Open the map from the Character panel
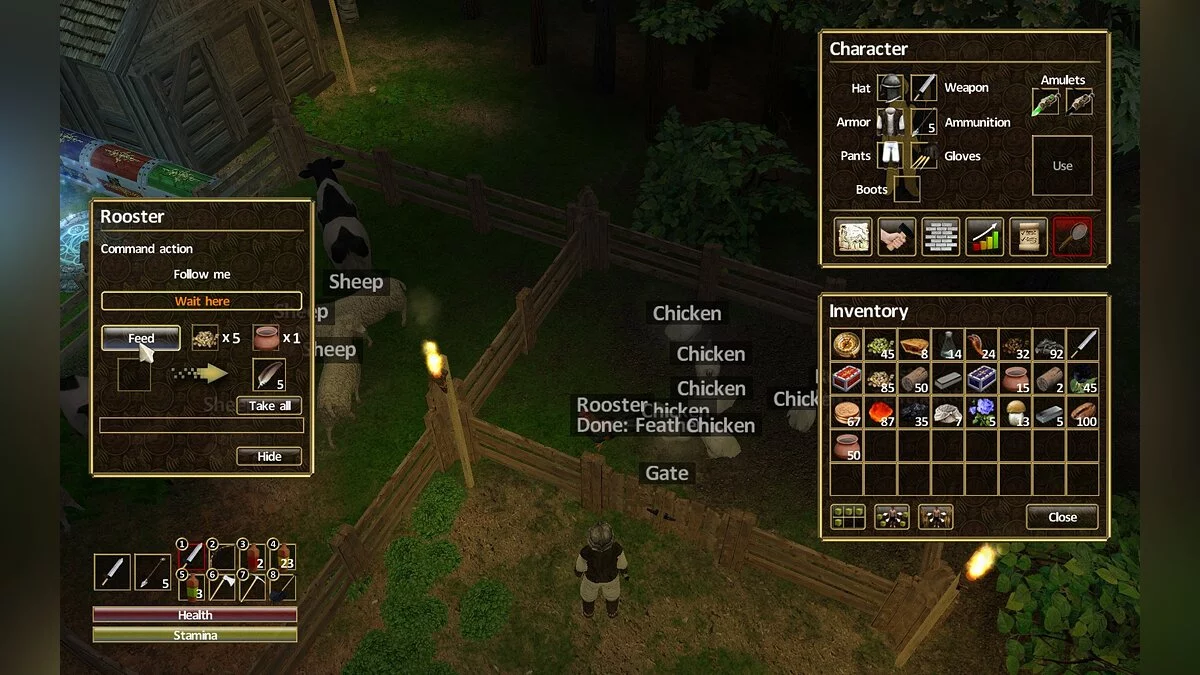Viewport: 1200px width, 675px height. click(x=853, y=237)
